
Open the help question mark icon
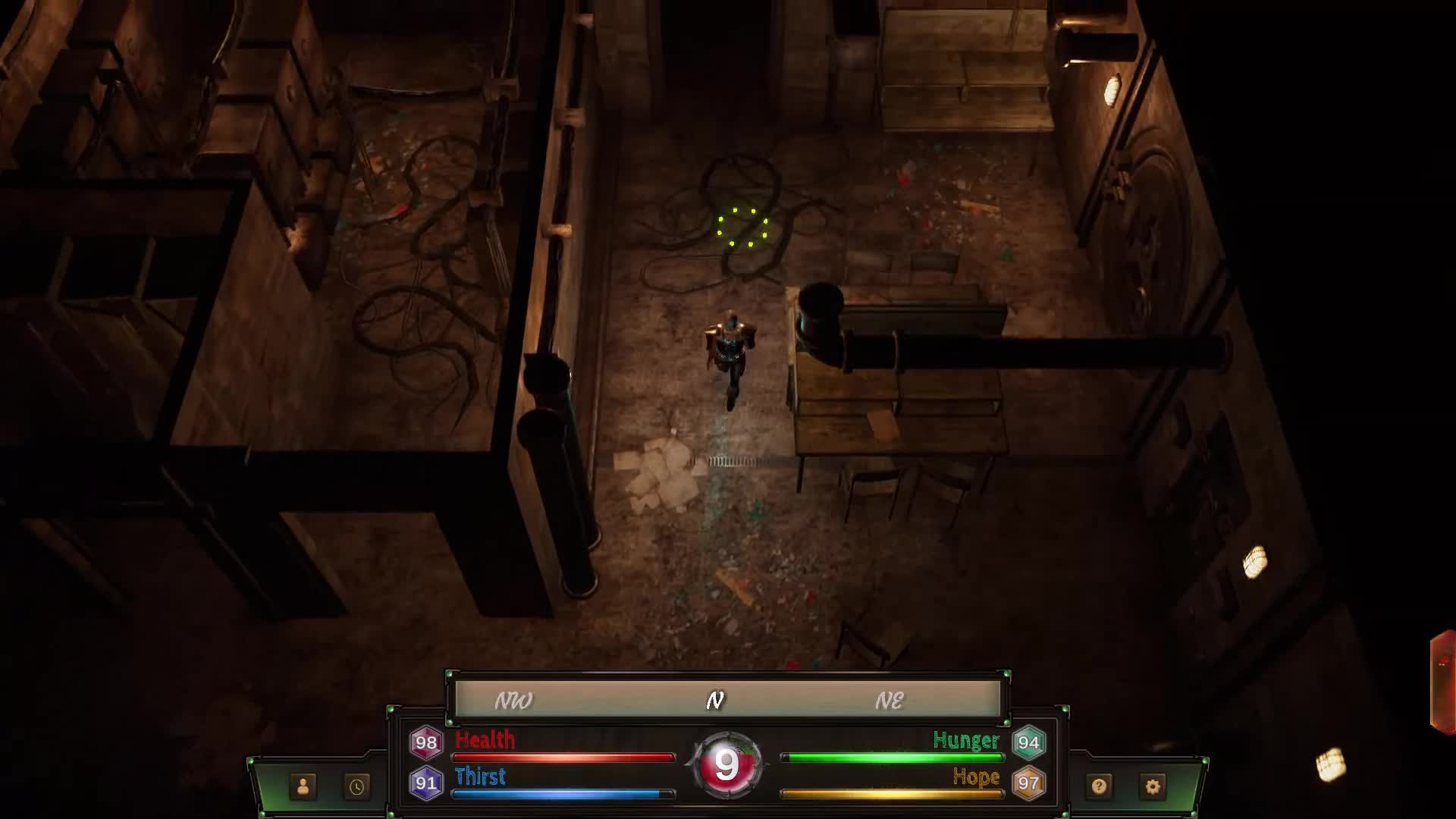1099,787
